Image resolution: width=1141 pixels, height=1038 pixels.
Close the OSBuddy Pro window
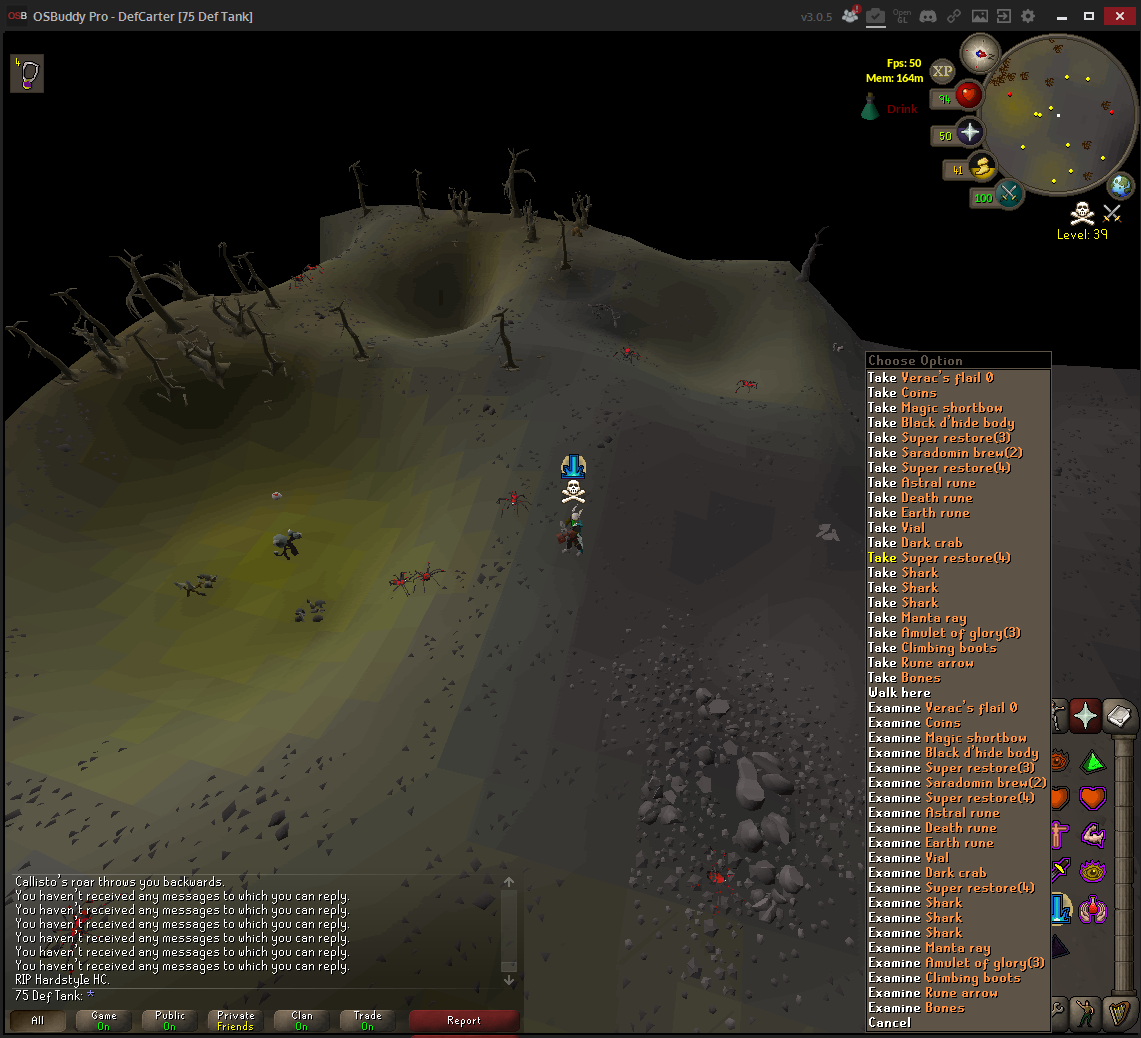pos(1117,16)
